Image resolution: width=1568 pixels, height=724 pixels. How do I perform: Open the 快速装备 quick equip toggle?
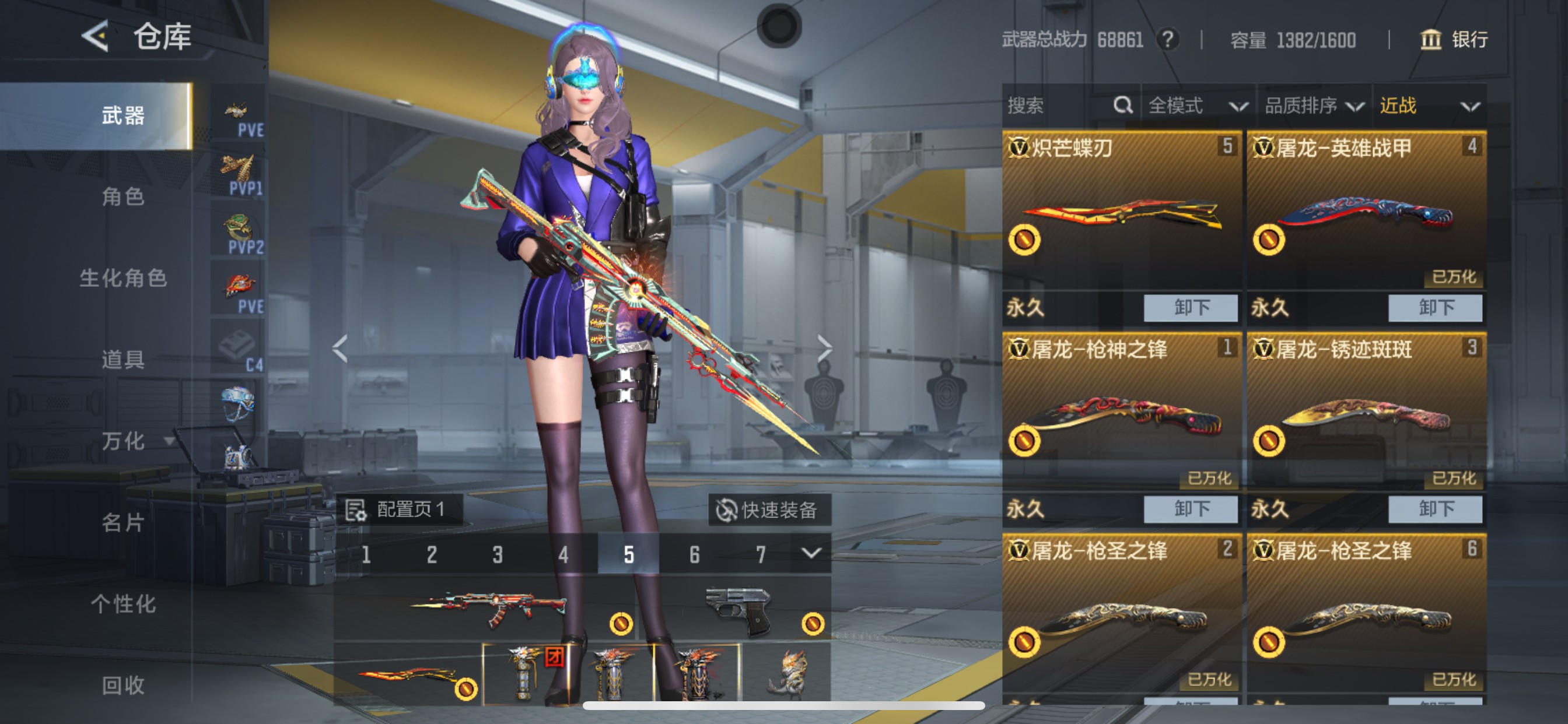769,511
